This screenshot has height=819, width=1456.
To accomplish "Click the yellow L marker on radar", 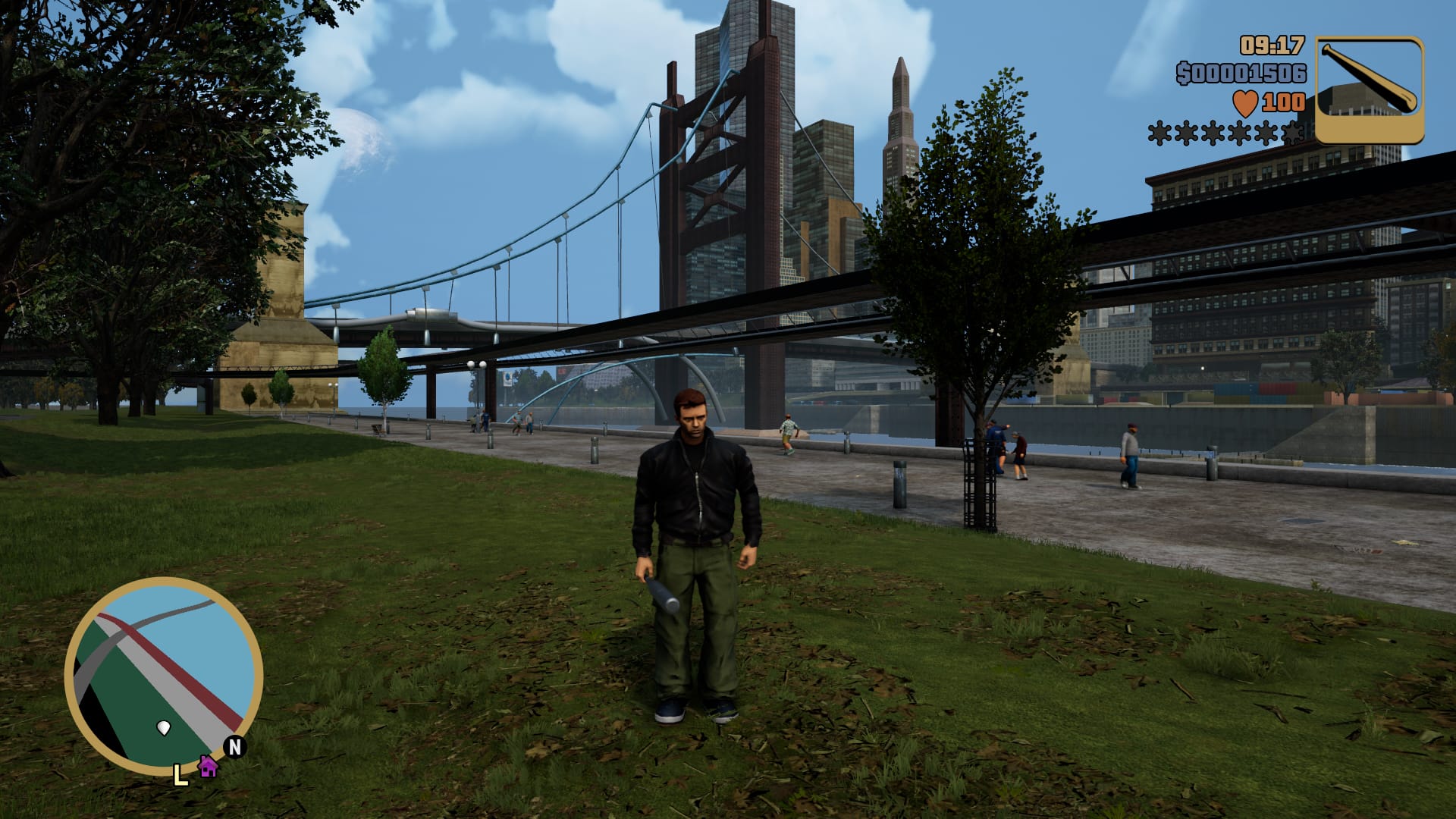I will [180, 775].
